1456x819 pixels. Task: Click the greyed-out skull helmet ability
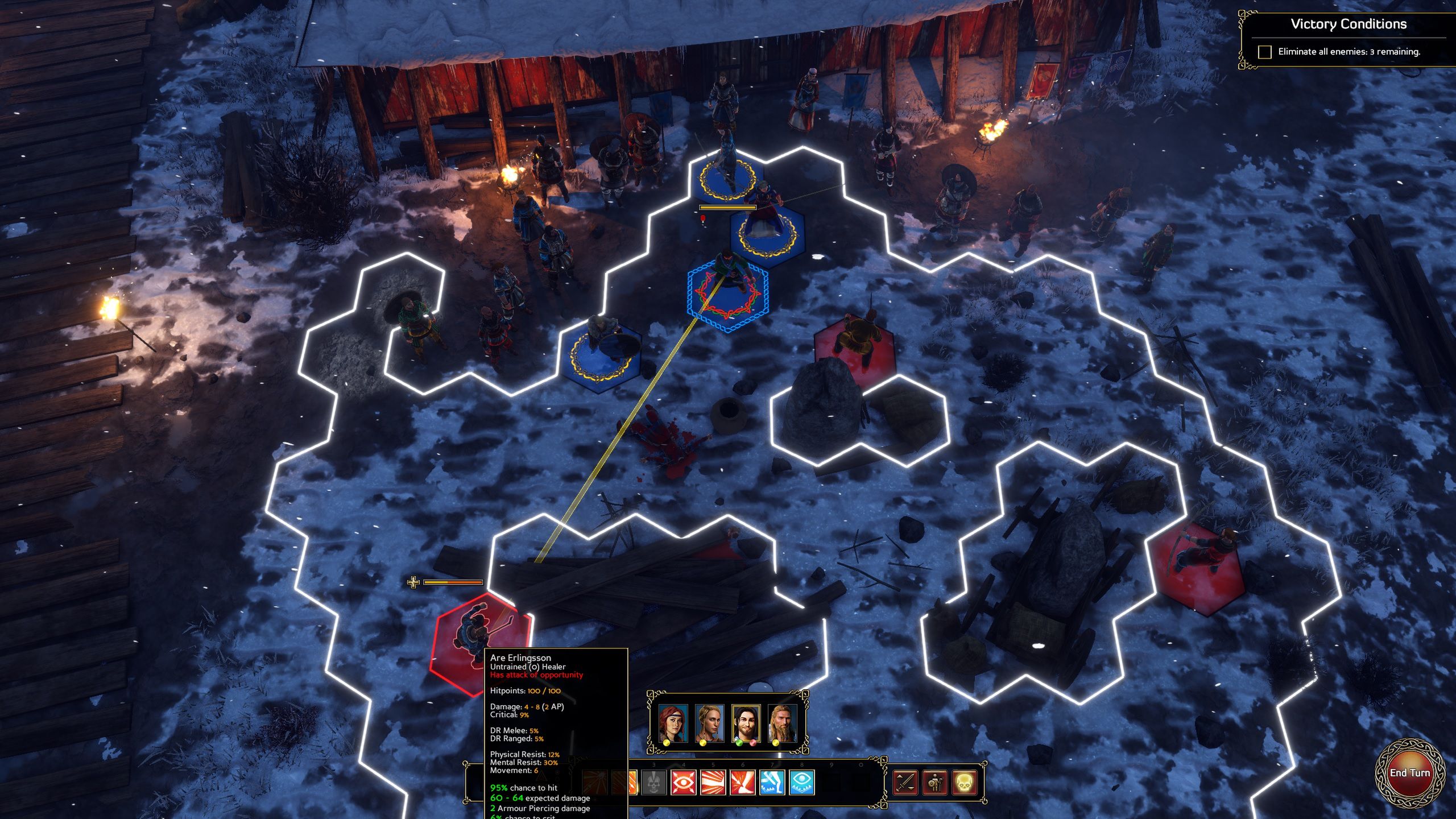tap(654, 783)
